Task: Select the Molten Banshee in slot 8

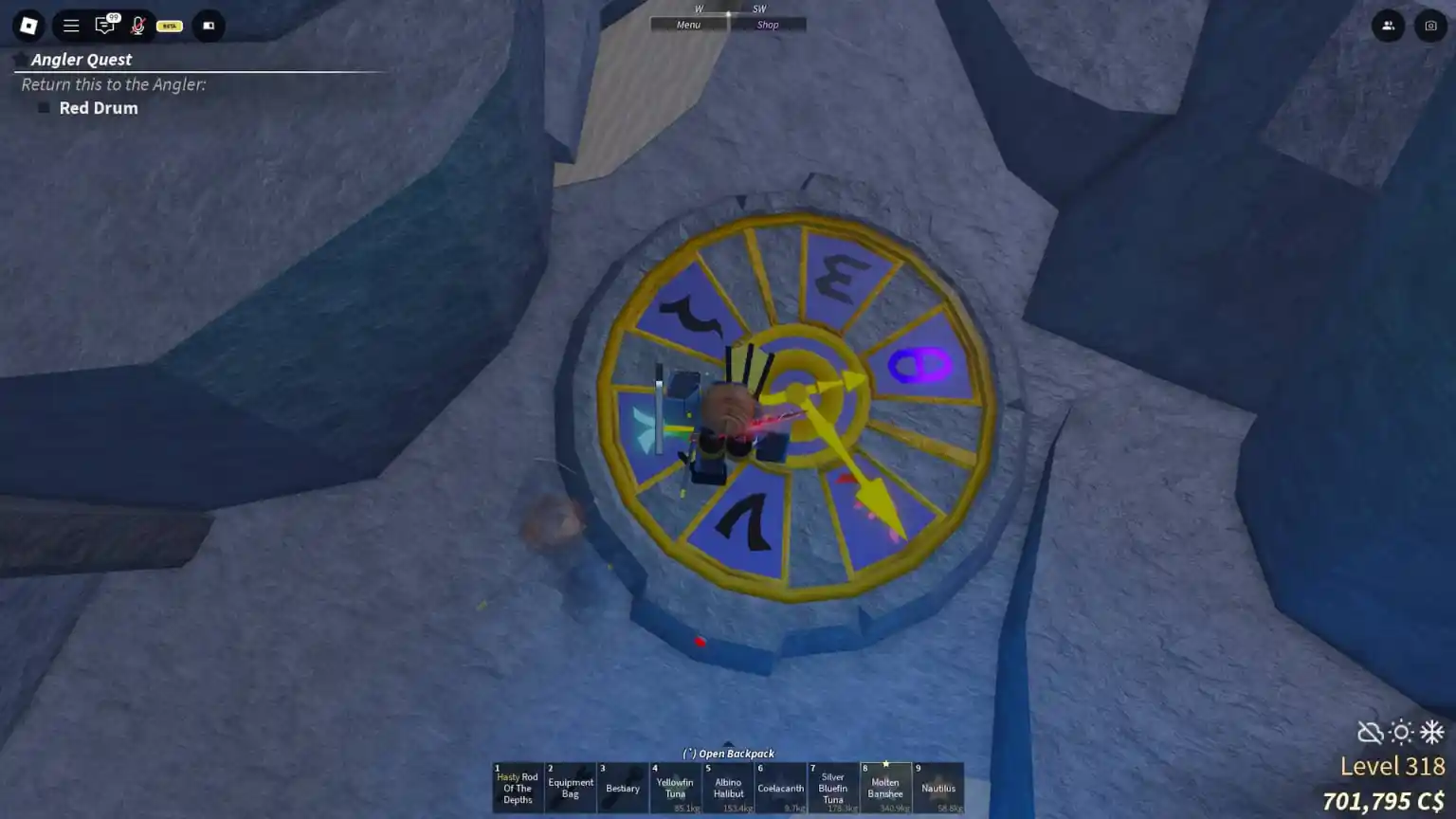Action: click(x=884, y=787)
